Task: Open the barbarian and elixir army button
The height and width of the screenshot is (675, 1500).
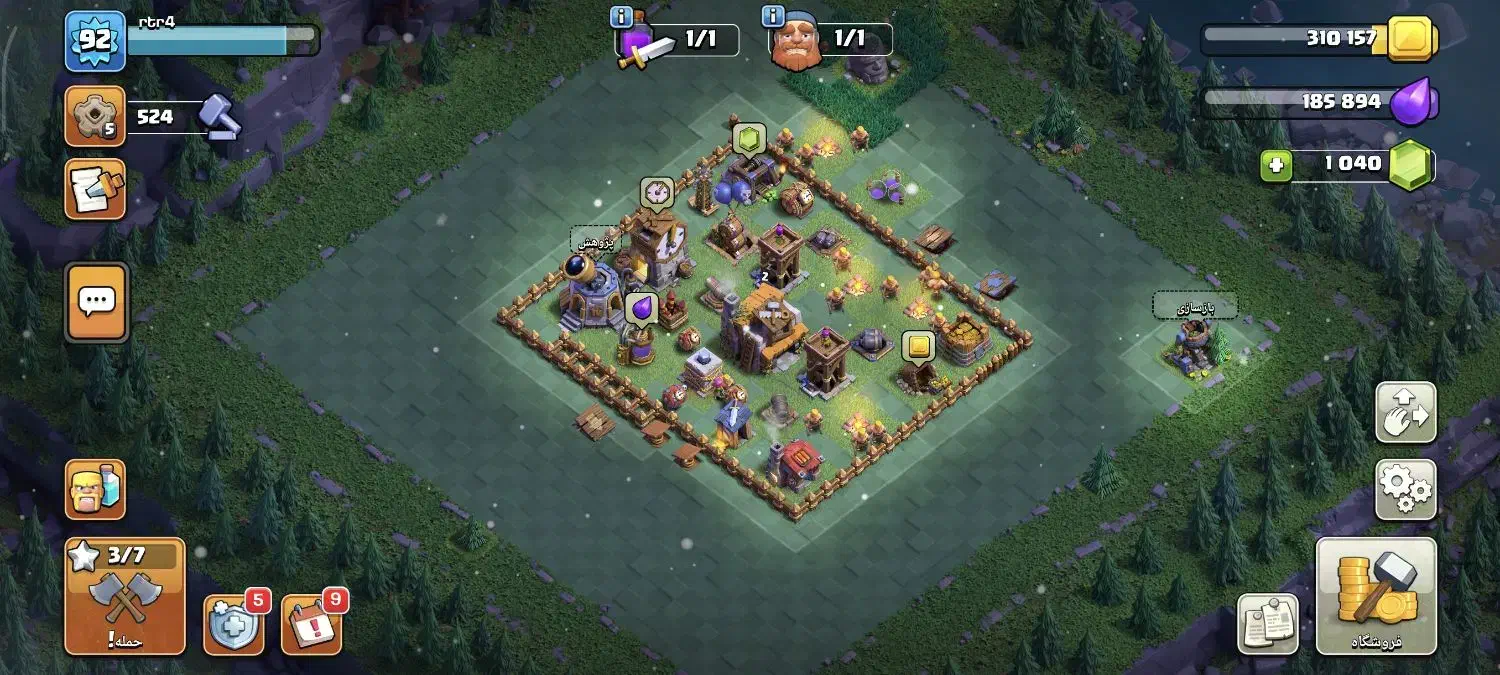Action: (95, 490)
